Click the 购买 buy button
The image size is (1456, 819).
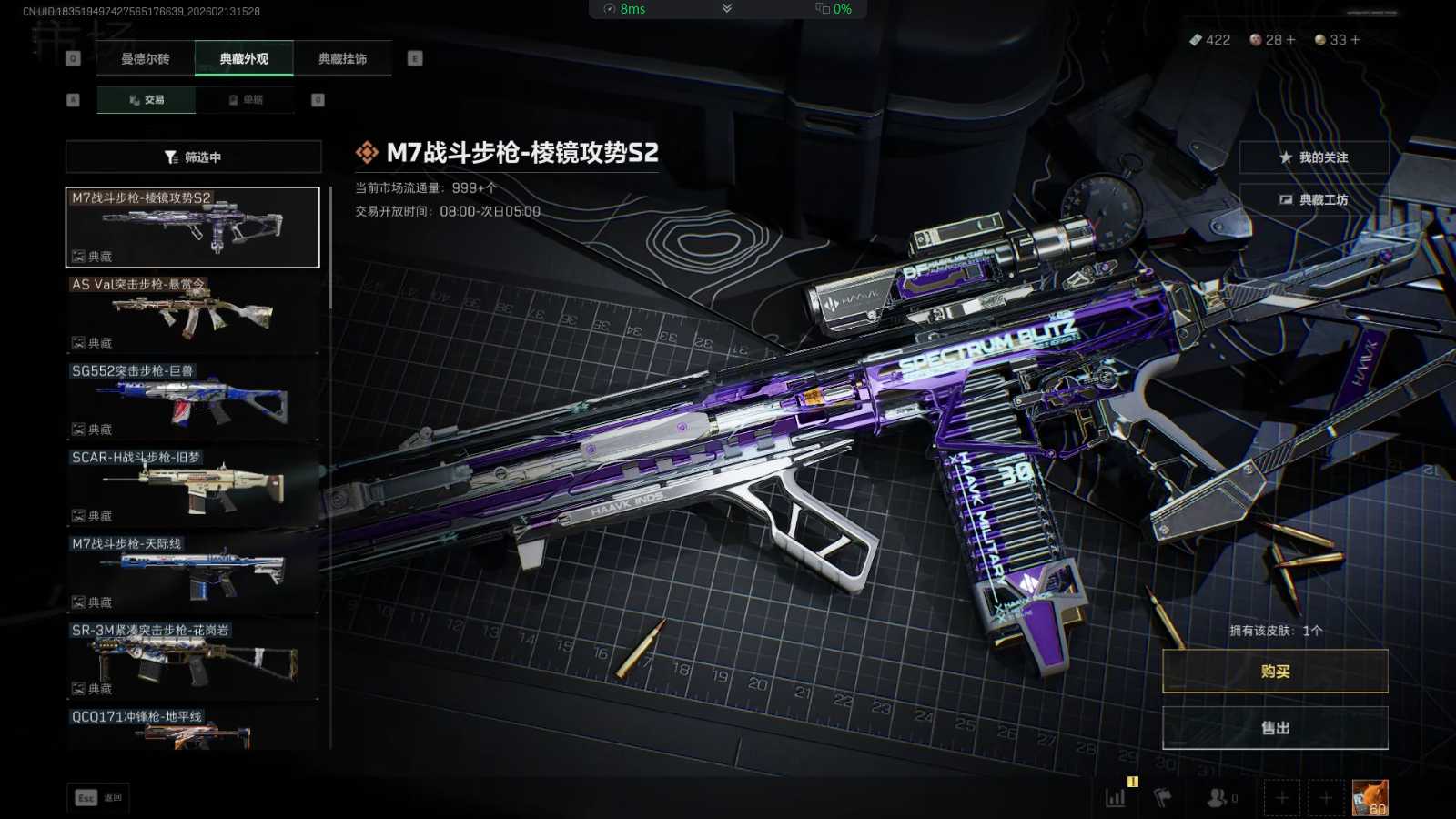point(1275,672)
